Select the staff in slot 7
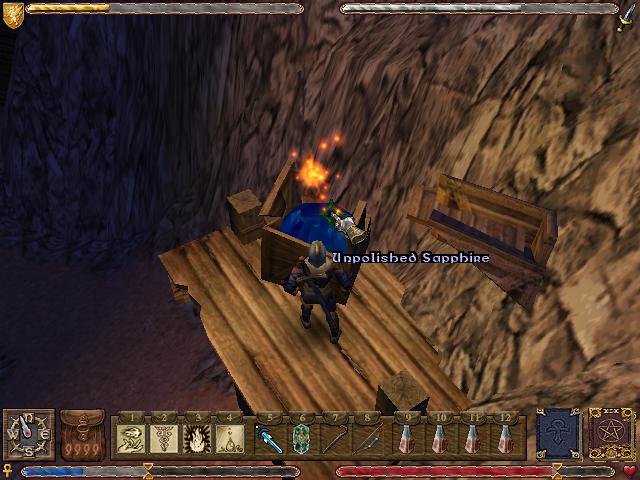 (x=337, y=437)
